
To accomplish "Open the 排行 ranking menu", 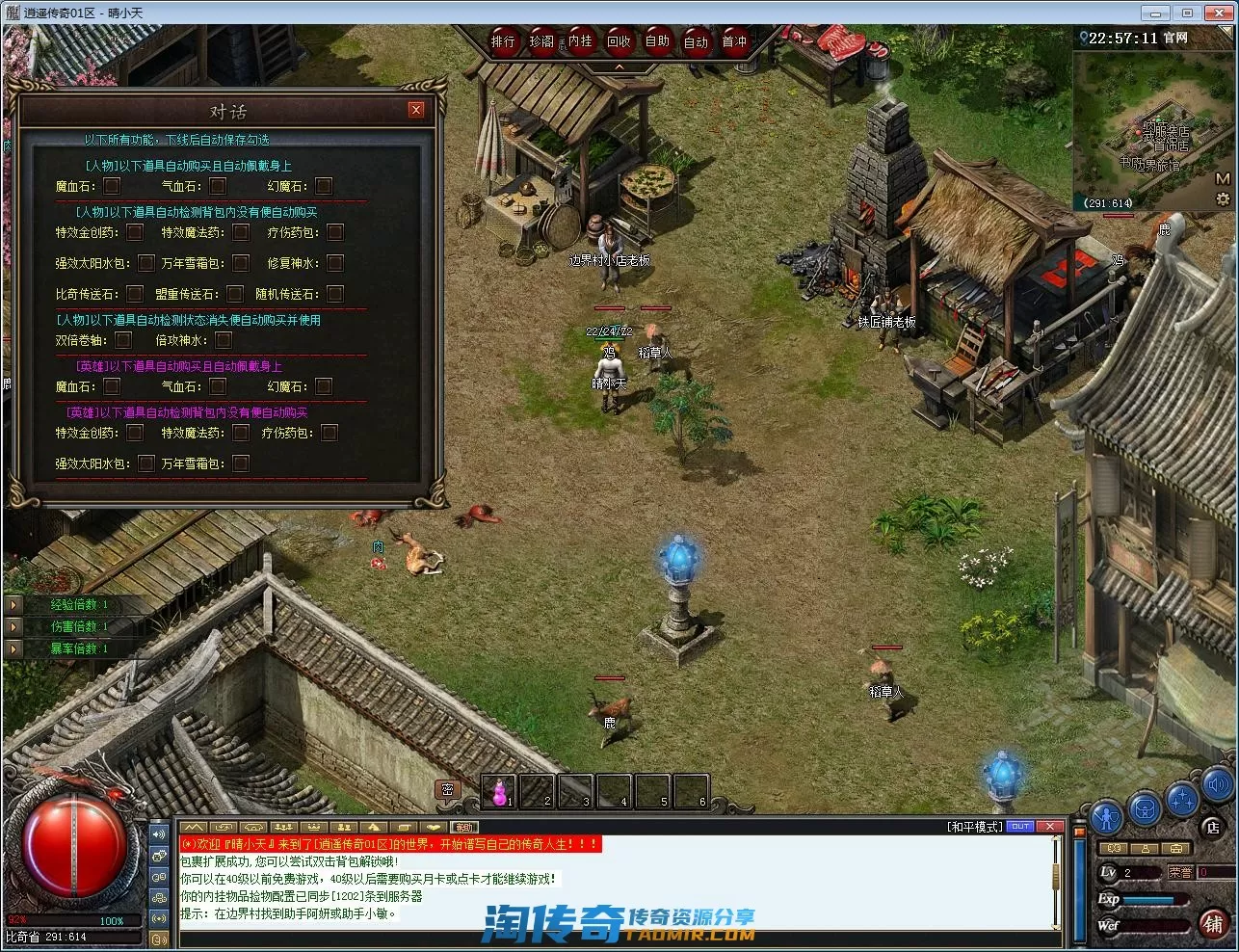I will 503,41.
